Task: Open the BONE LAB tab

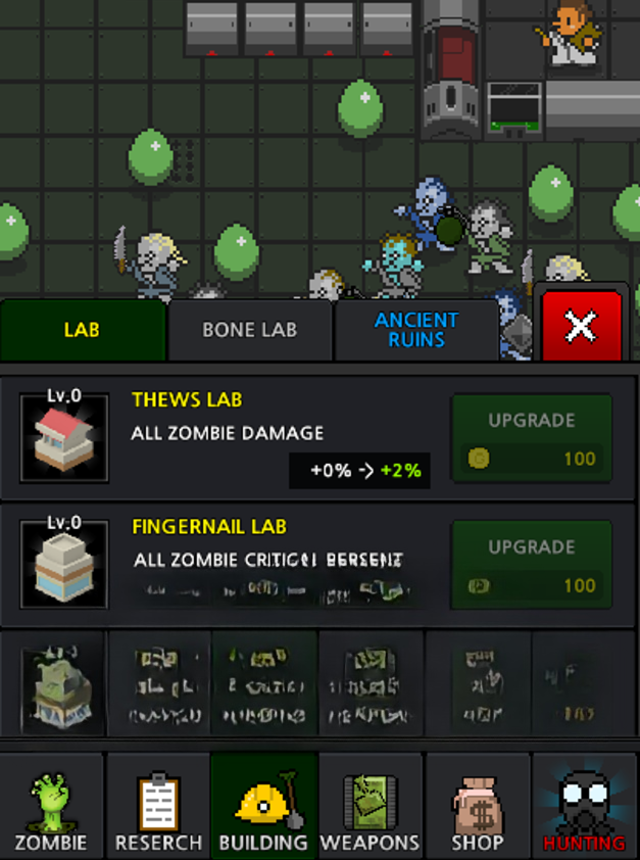Action: (x=250, y=329)
